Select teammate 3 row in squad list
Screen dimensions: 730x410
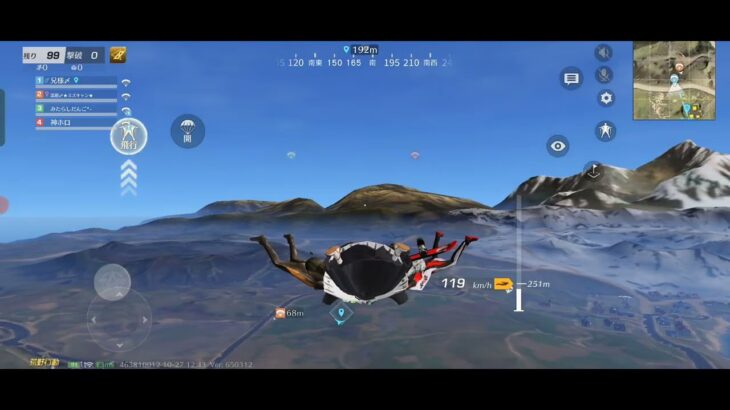tap(75, 108)
